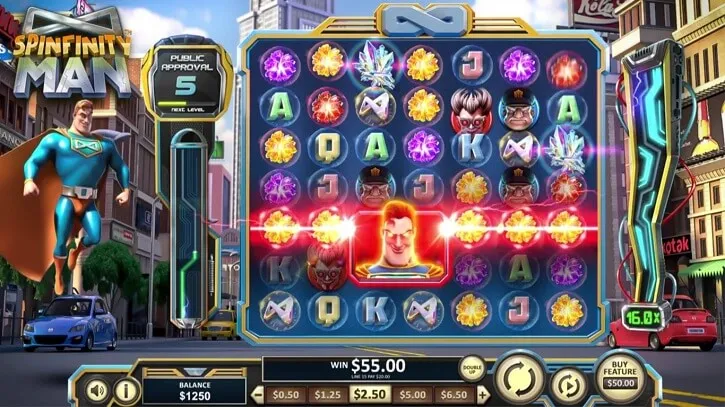Choose the $1.25 bet amount

(327, 394)
